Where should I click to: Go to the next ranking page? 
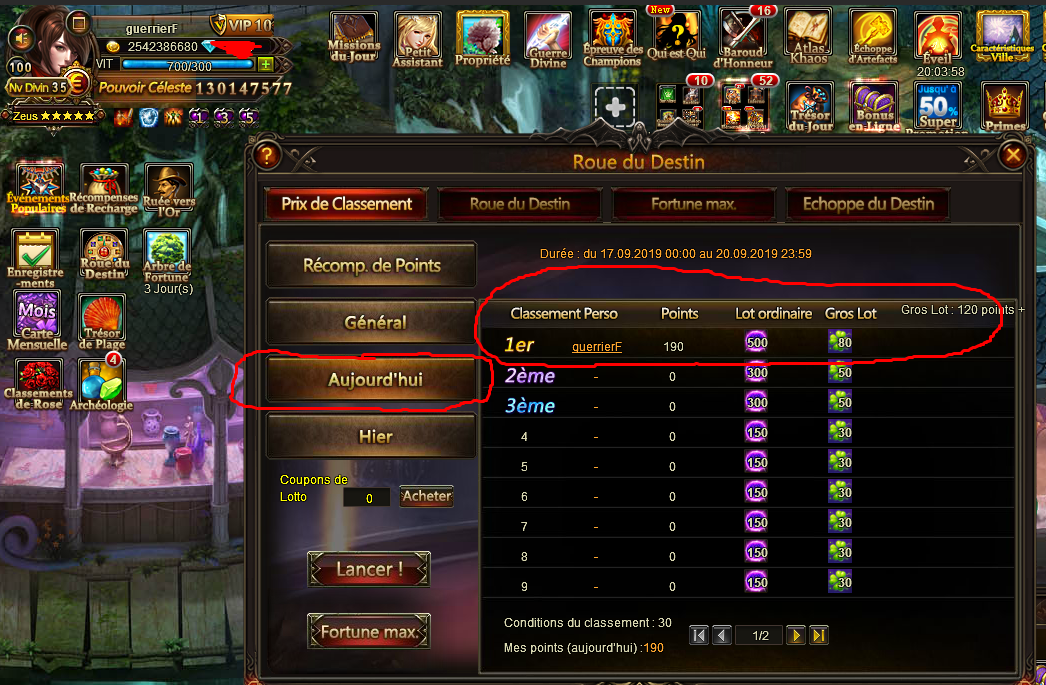pos(796,635)
